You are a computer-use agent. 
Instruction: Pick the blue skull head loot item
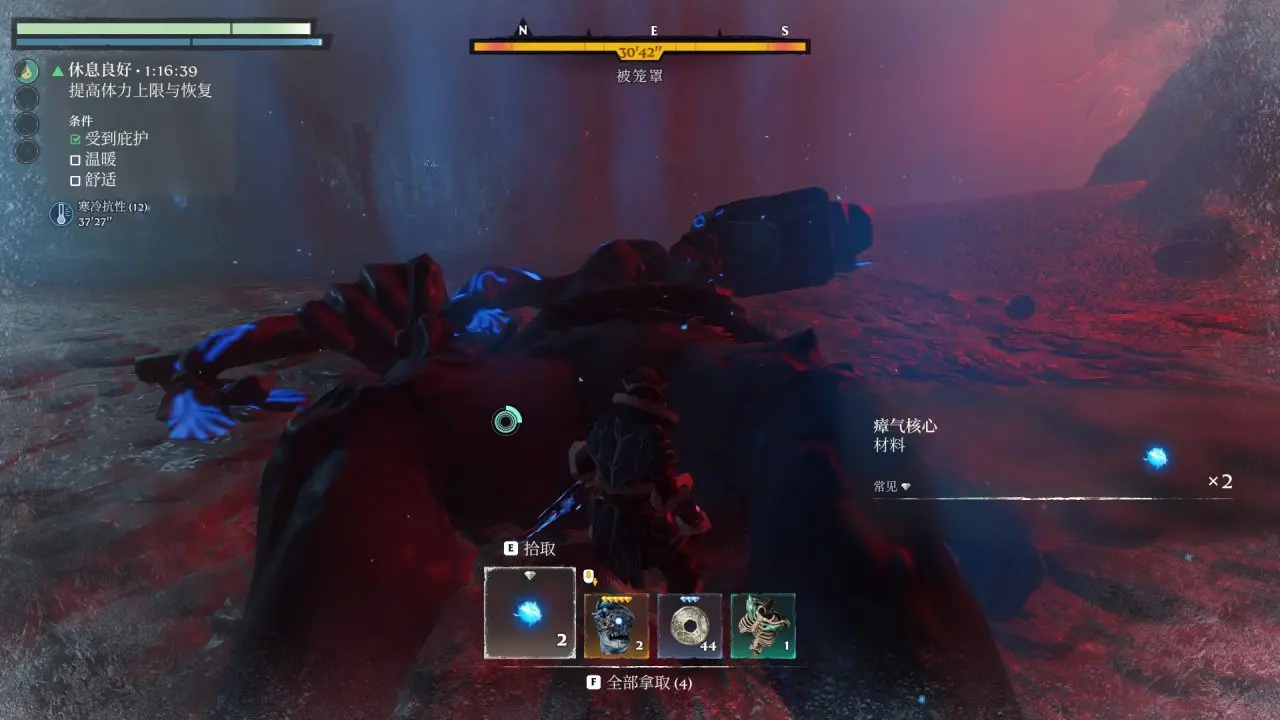616,626
